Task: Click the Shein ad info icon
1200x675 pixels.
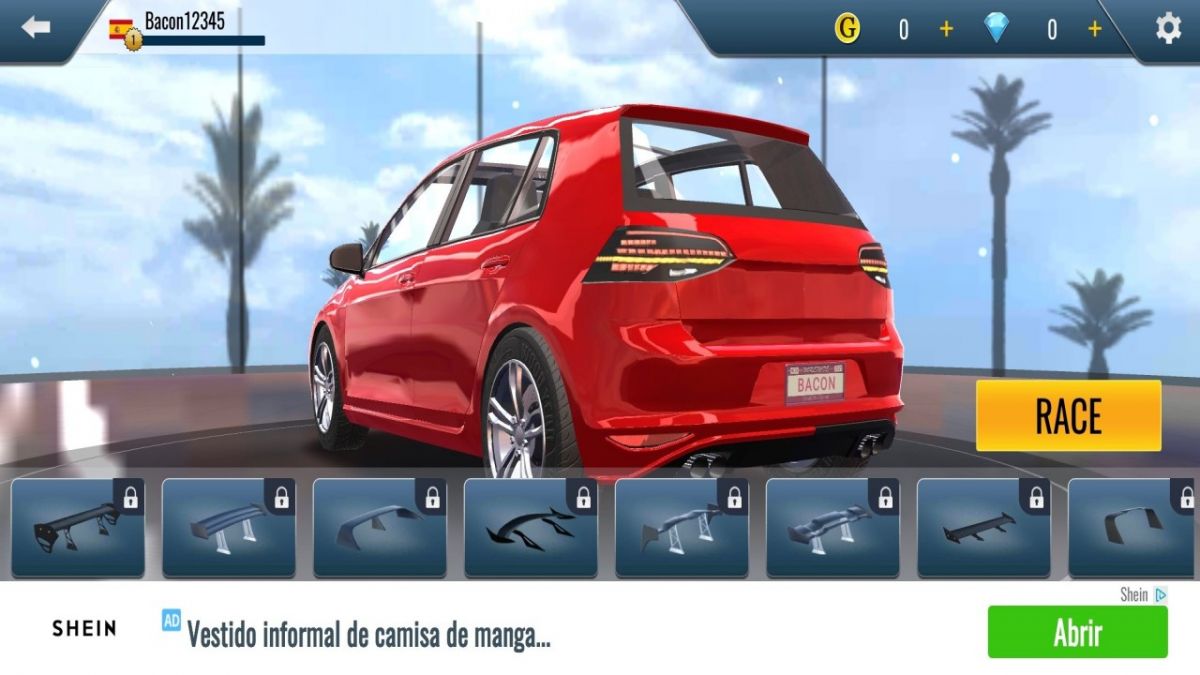Action: [1160, 594]
